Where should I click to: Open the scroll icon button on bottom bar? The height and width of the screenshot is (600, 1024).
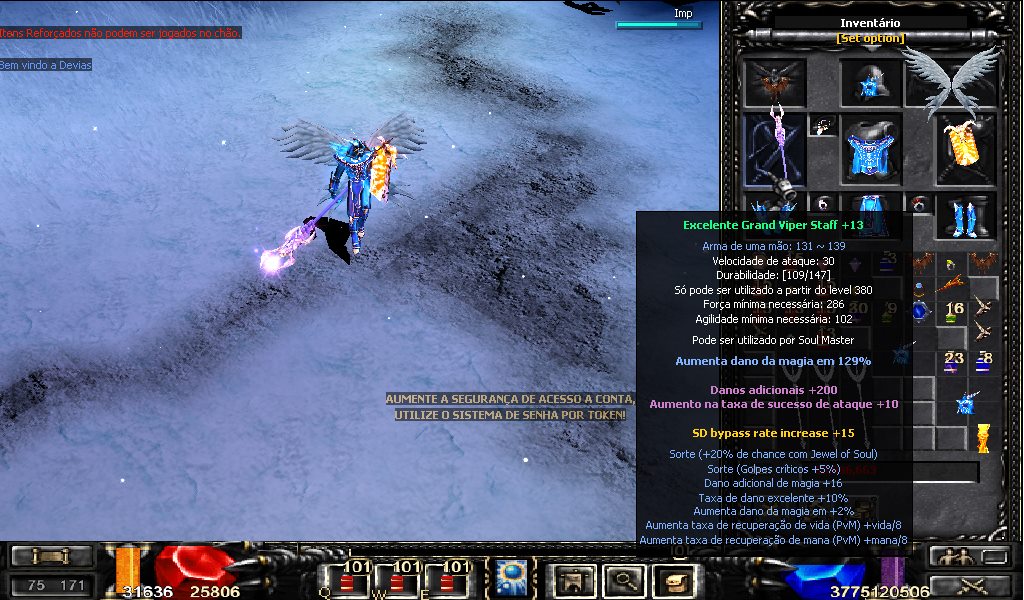point(671,579)
